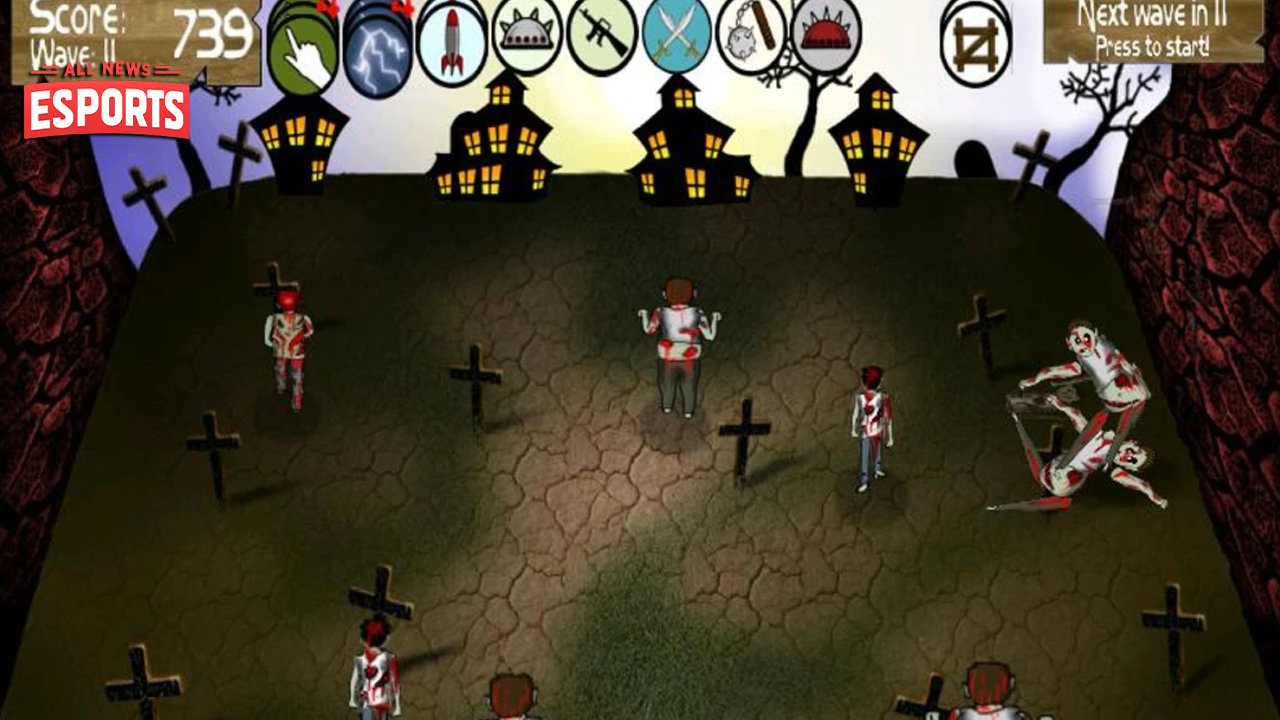
Task: Pick the wooden fence barricade icon
Action: pyautogui.click(x=975, y=42)
